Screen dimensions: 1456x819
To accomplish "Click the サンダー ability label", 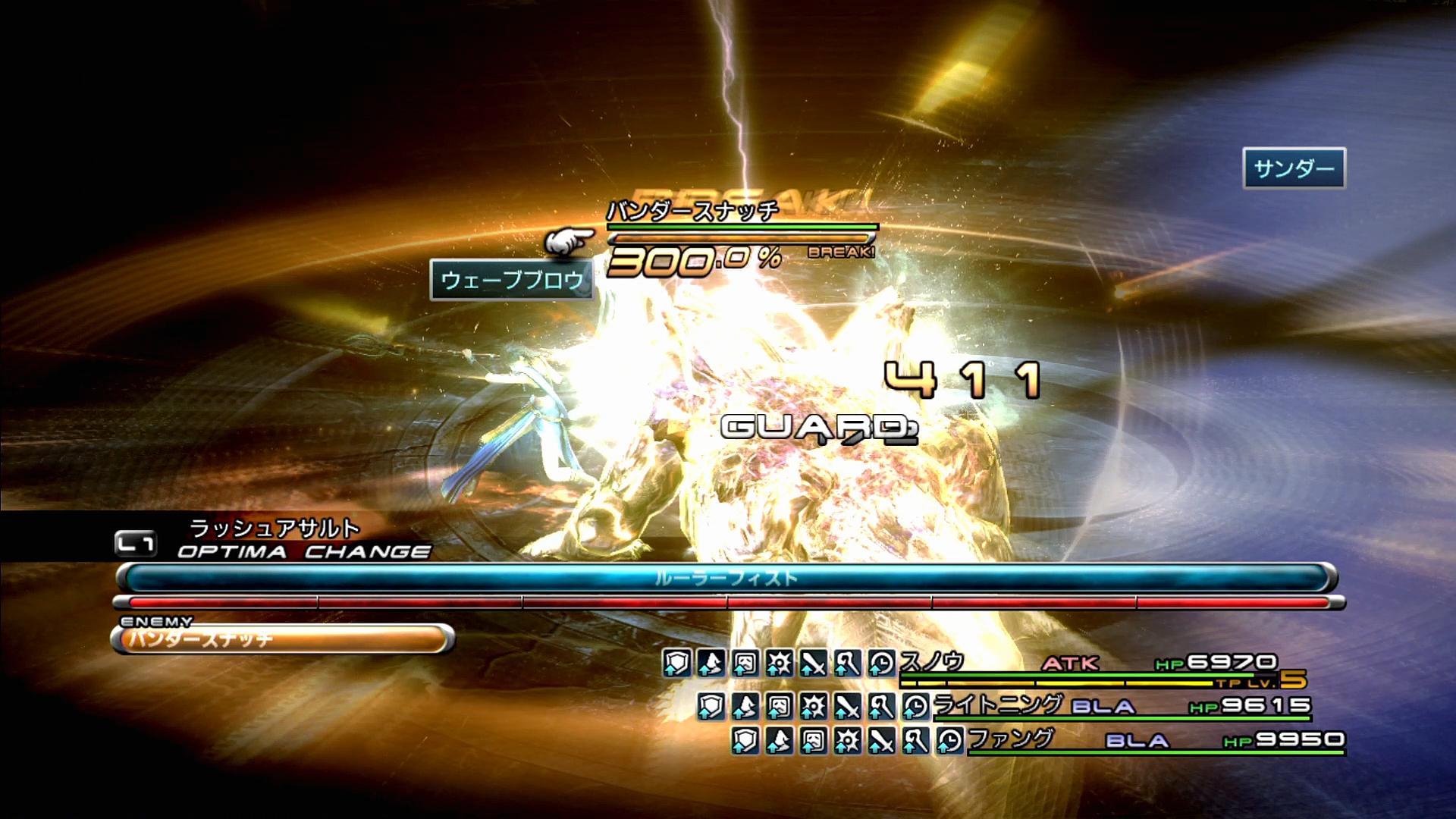I will 1294,168.
